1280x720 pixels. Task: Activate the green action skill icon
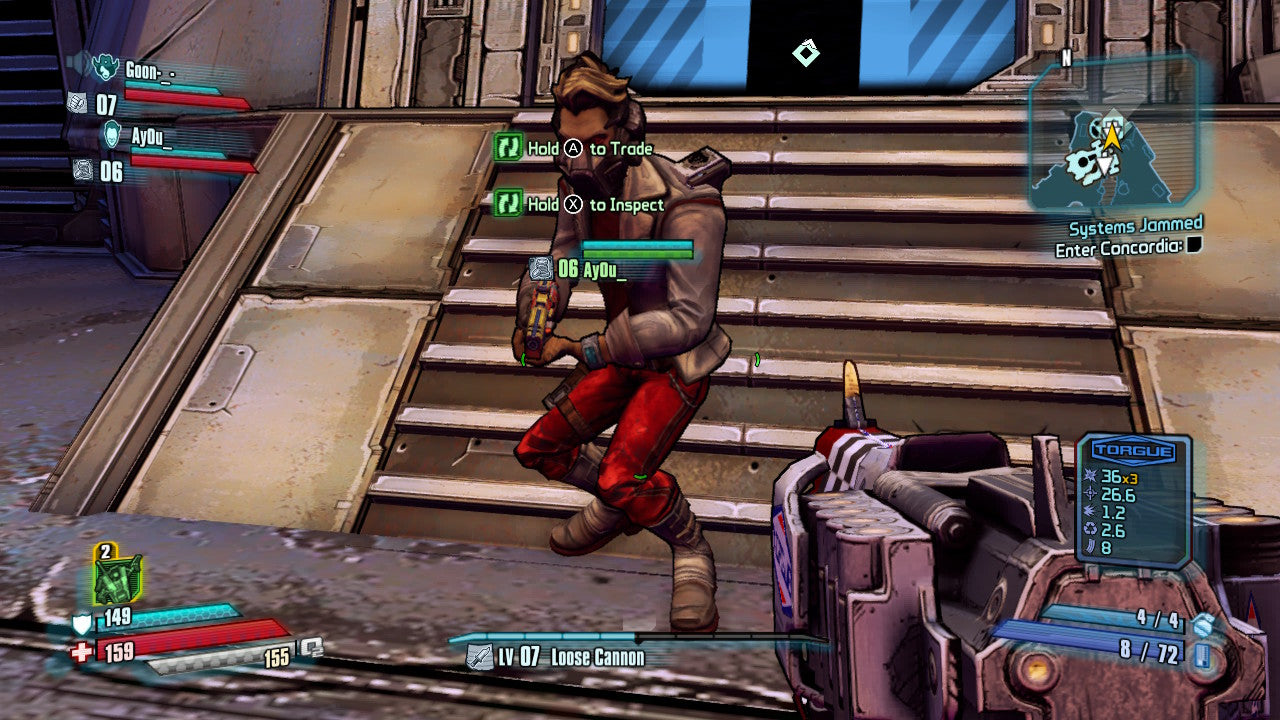point(117,579)
